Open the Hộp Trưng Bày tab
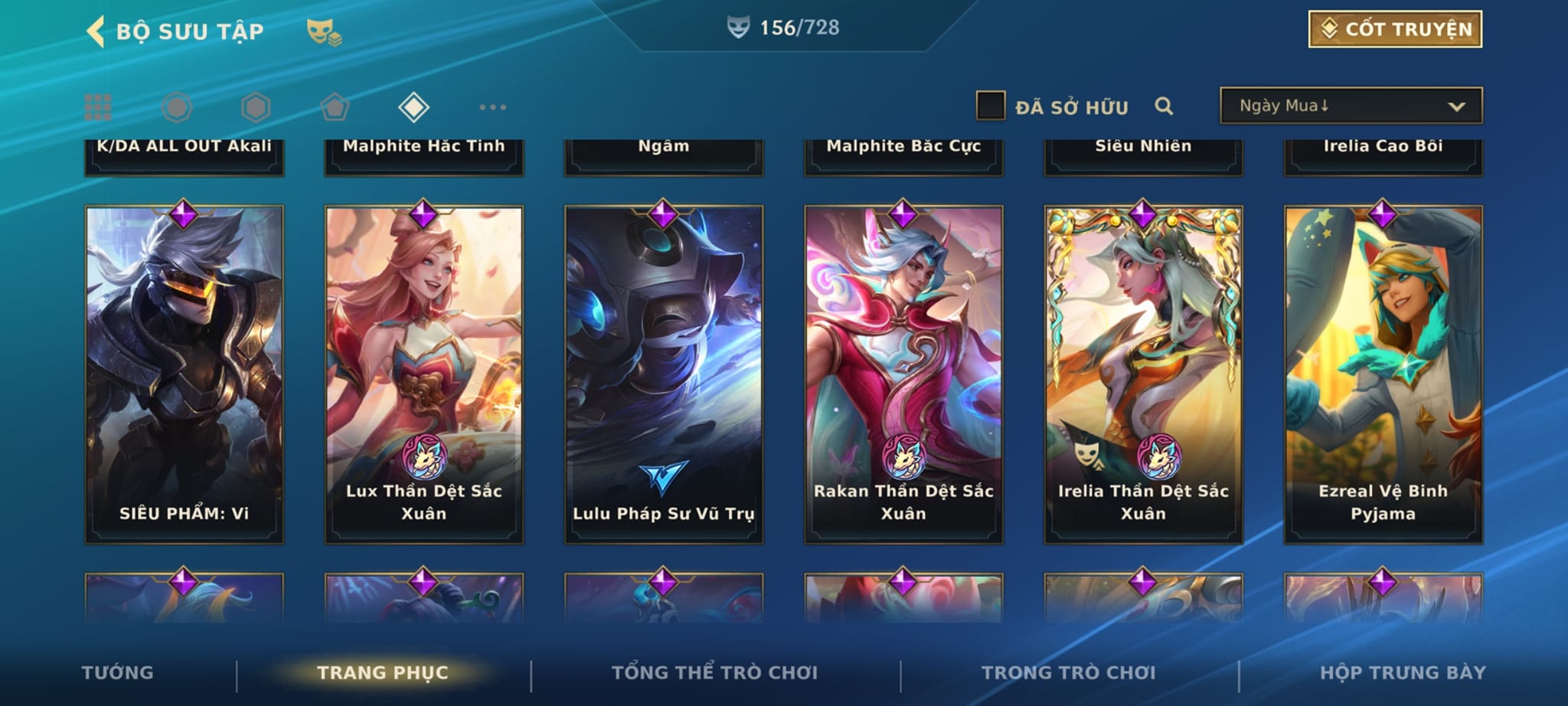Viewport: 1568px width, 706px height. pos(1403,672)
